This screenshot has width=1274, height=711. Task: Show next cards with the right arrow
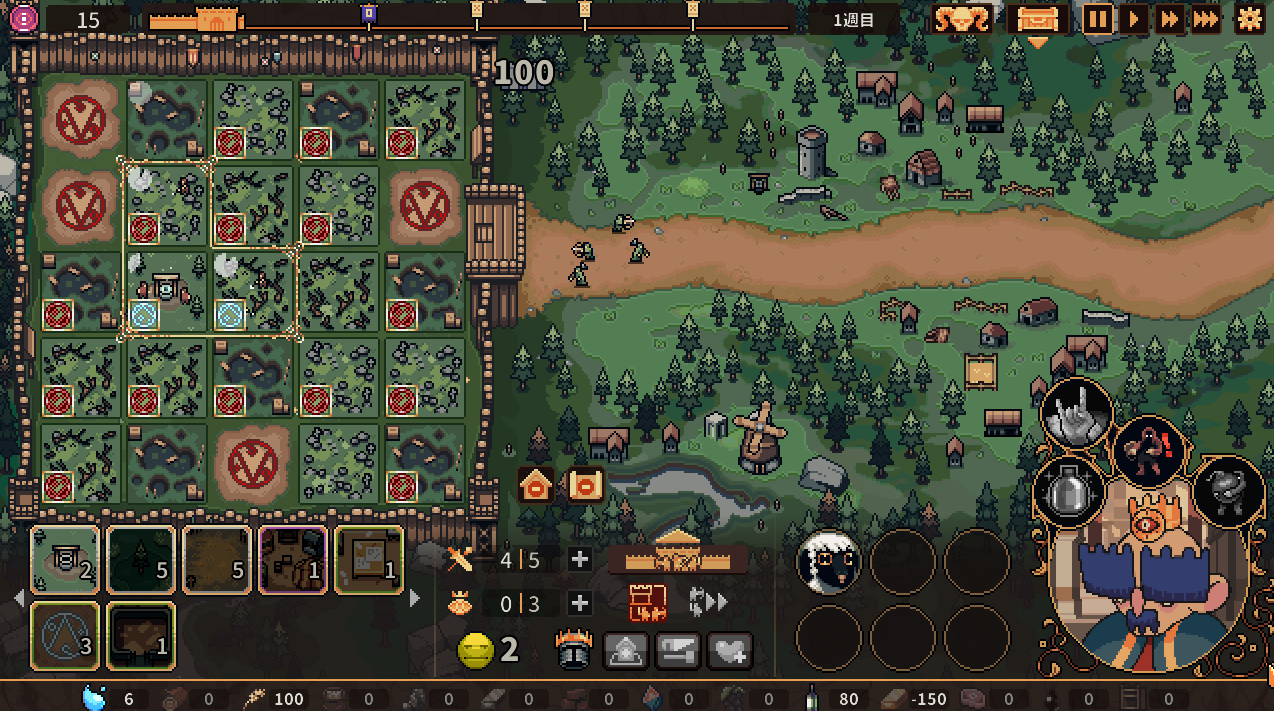(x=415, y=598)
